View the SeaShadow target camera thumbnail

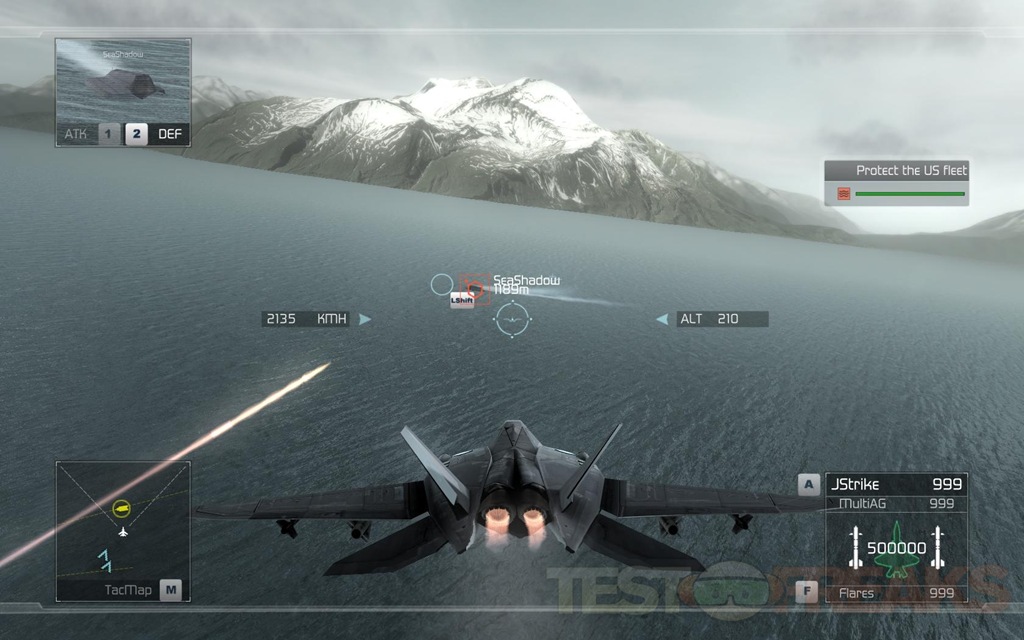pyautogui.click(x=122, y=80)
